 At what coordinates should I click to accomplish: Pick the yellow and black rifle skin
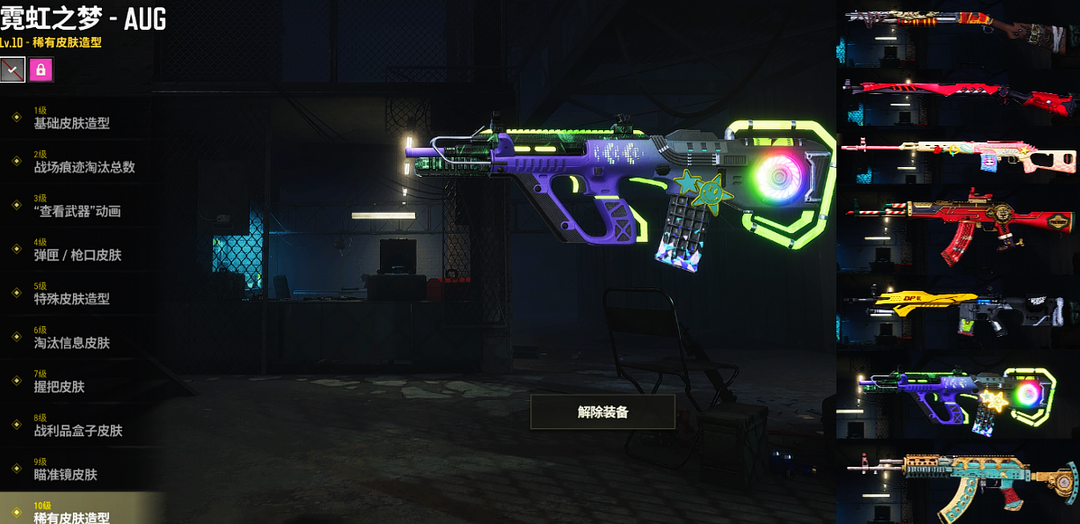coord(958,308)
